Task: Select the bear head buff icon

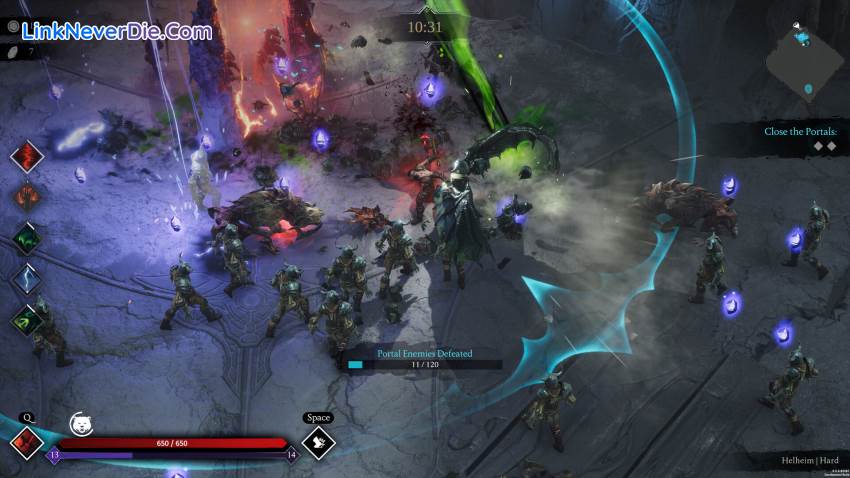Action: point(81,424)
